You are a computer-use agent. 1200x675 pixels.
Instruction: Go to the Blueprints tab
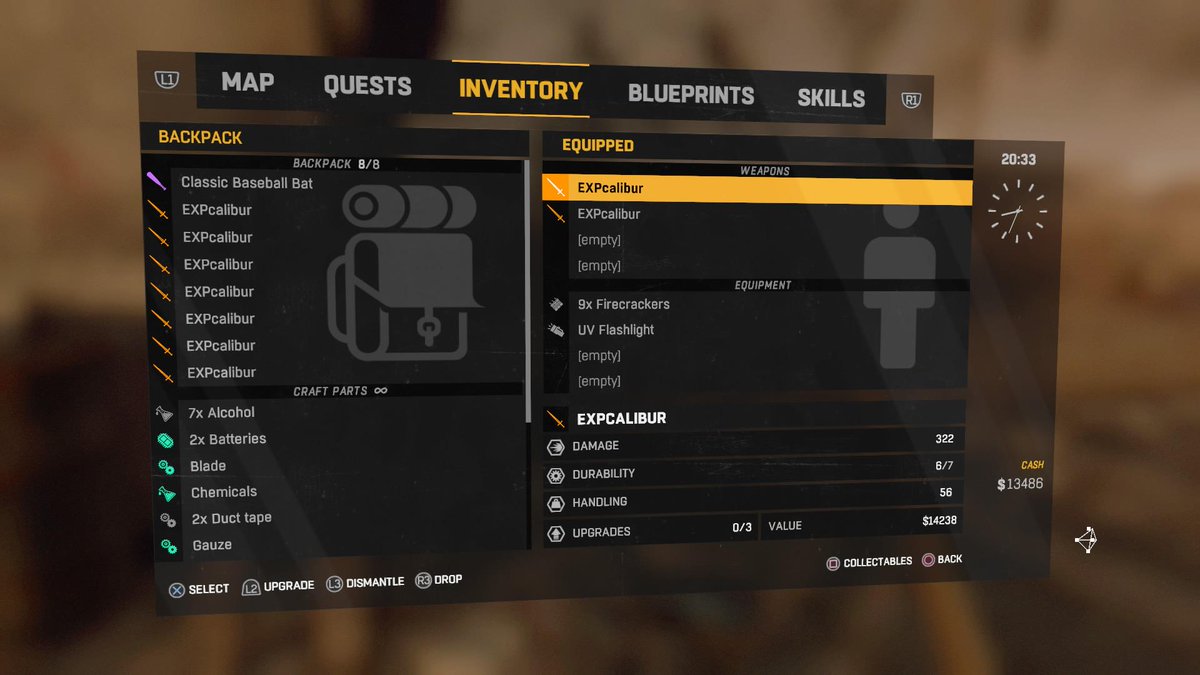coord(690,95)
